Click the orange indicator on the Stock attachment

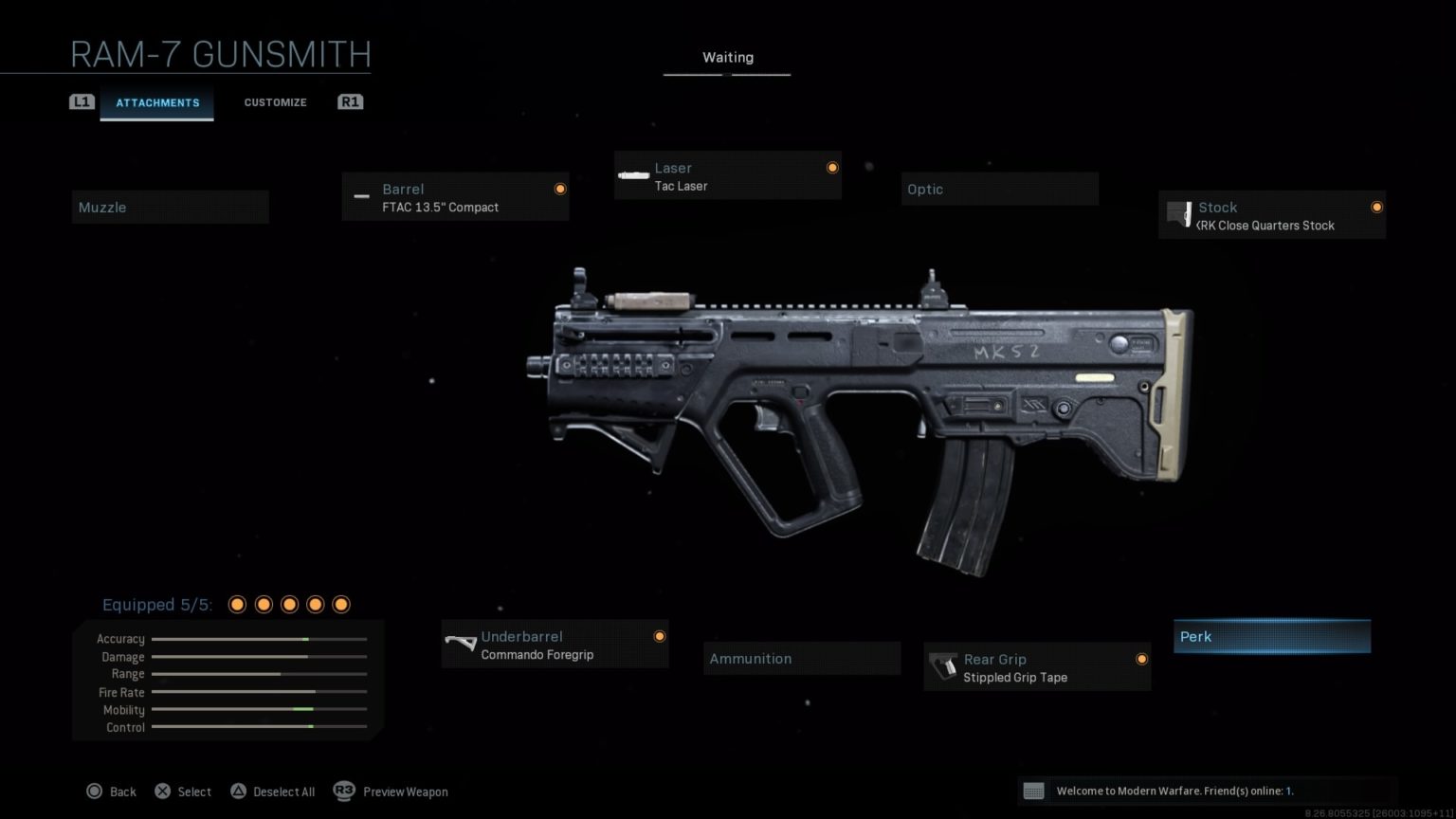pyautogui.click(x=1376, y=206)
